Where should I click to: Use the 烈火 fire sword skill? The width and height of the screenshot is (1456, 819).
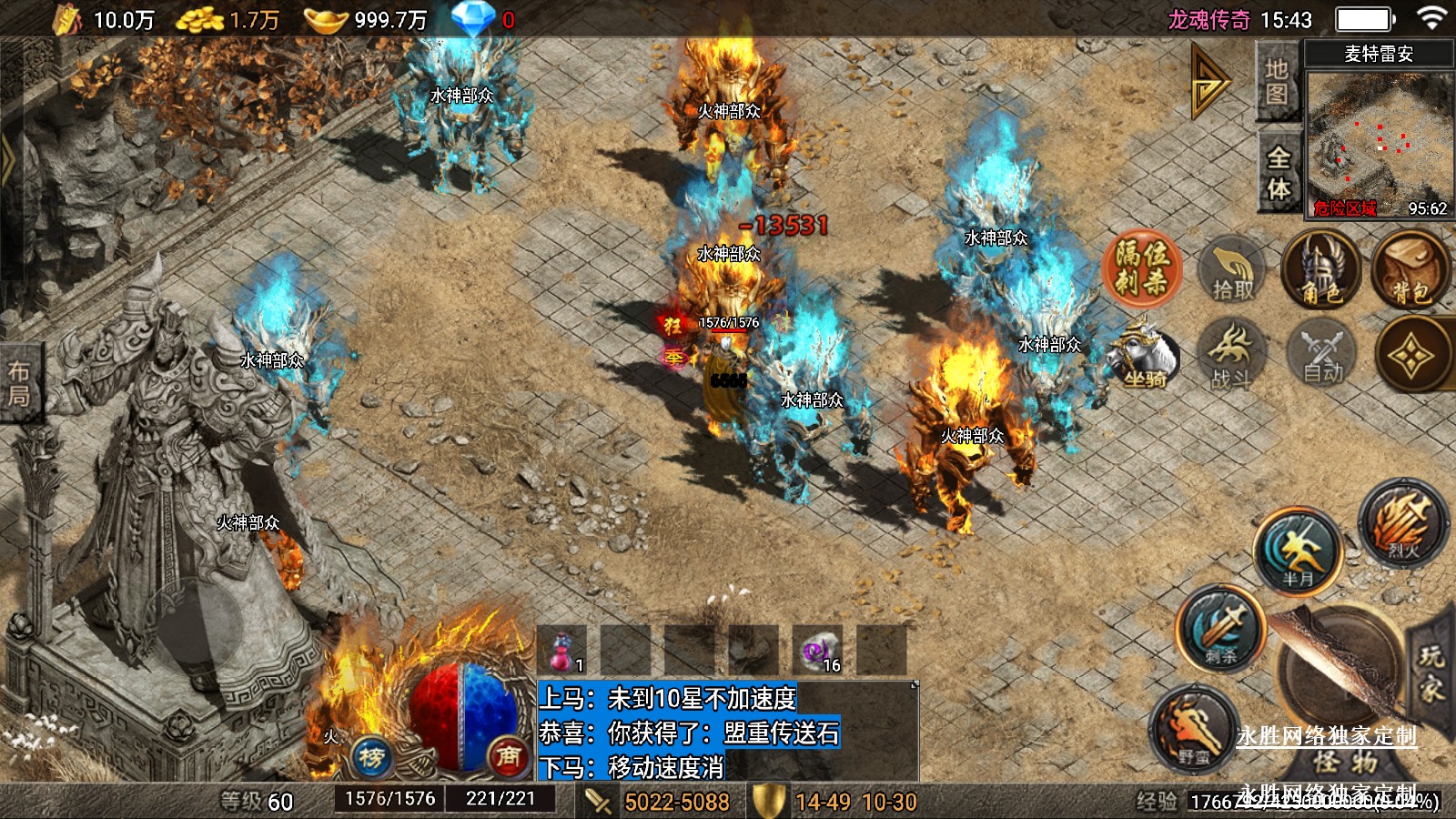click(x=1402, y=523)
